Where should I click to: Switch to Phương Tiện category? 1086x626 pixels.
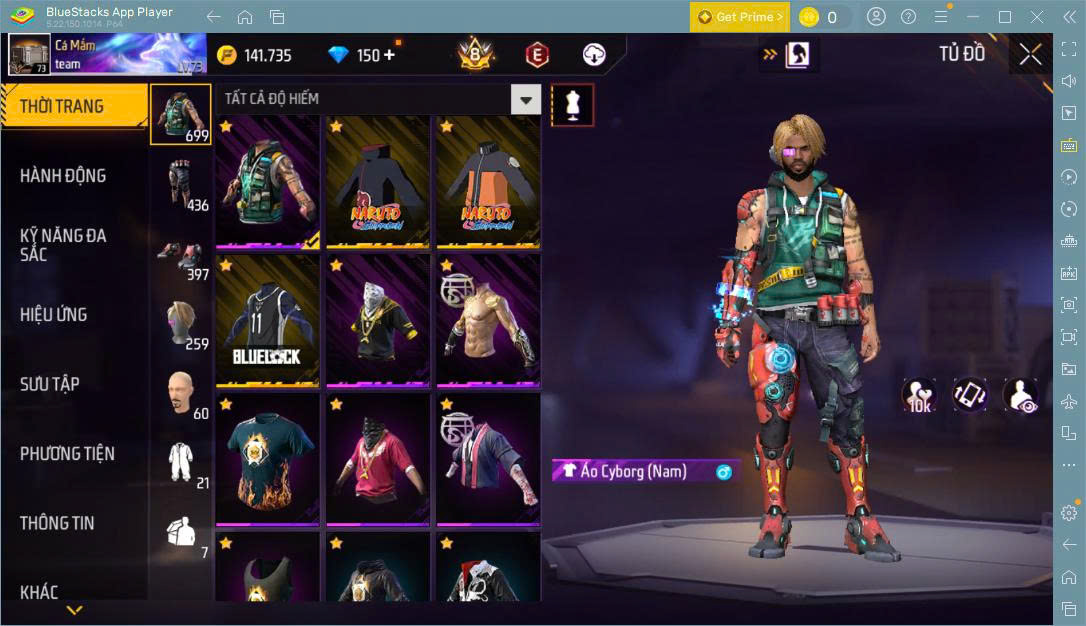67,454
